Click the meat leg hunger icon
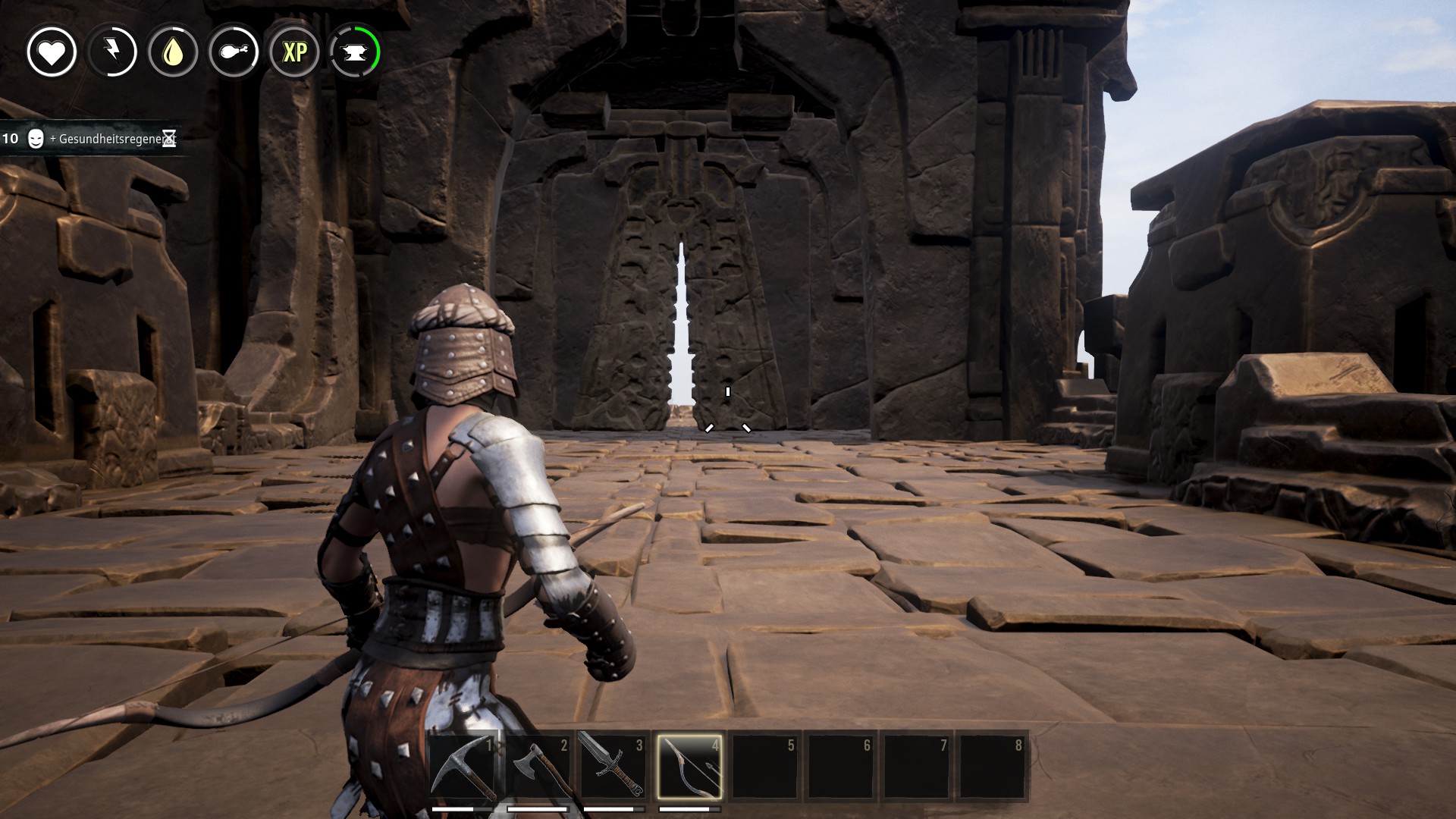 pos(234,52)
